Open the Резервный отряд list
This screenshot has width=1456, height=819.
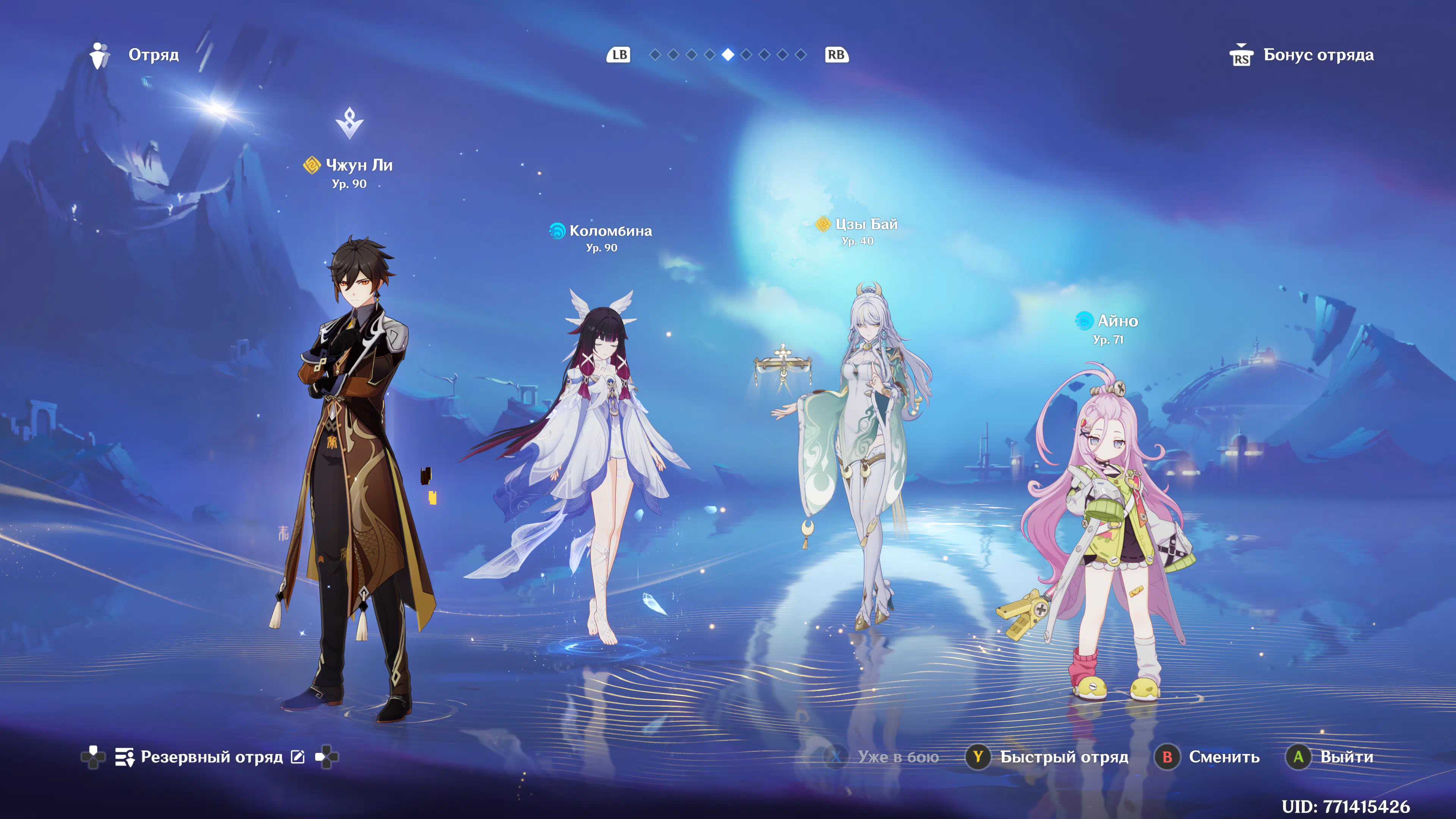click(x=210, y=757)
